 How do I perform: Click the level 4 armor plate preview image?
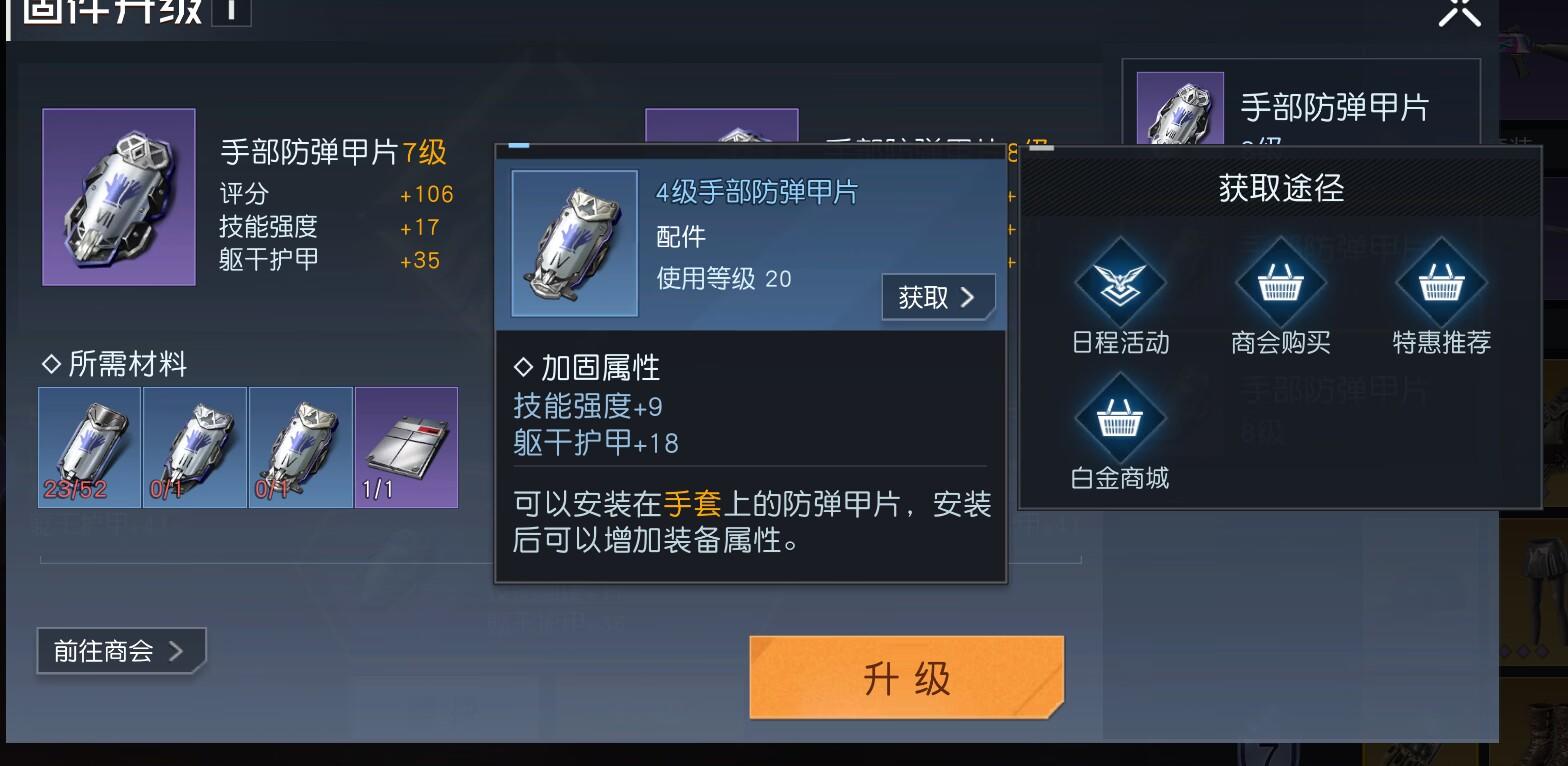pos(575,243)
